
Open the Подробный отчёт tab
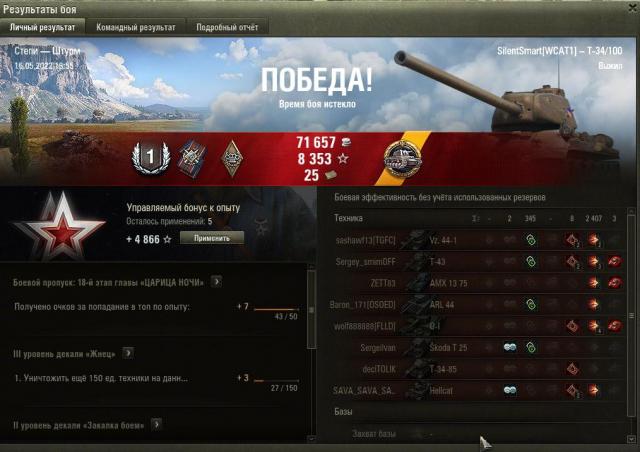point(225,28)
